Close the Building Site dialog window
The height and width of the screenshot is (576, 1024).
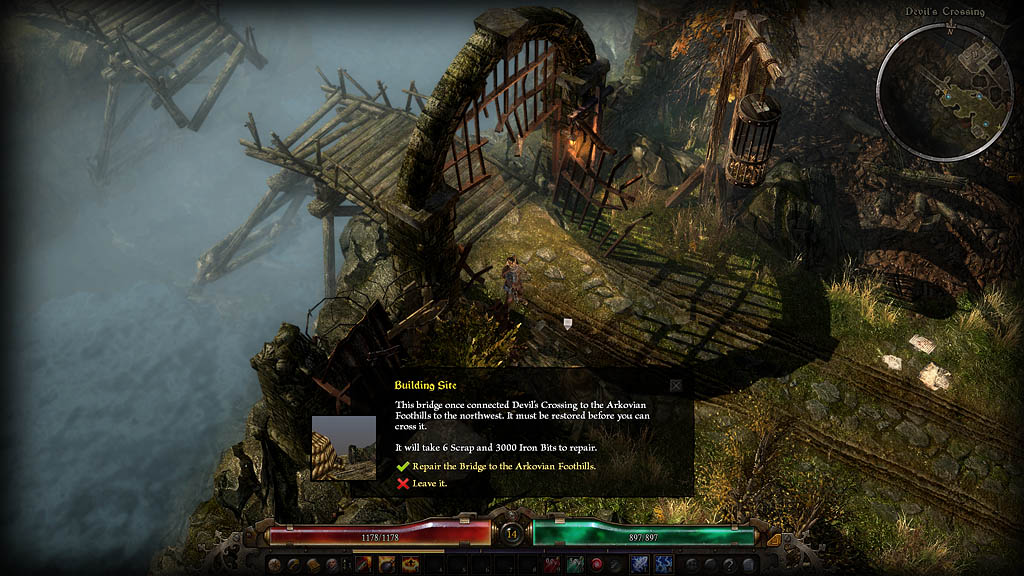point(676,385)
